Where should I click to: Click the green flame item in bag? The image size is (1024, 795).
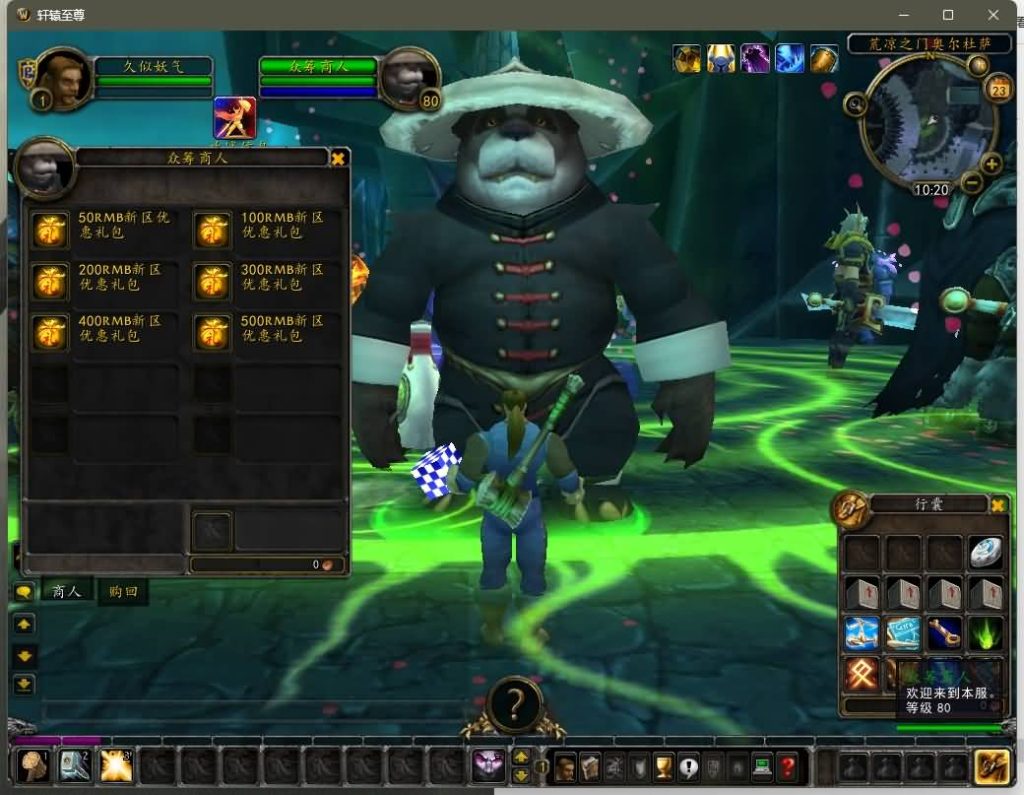point(985,633)
